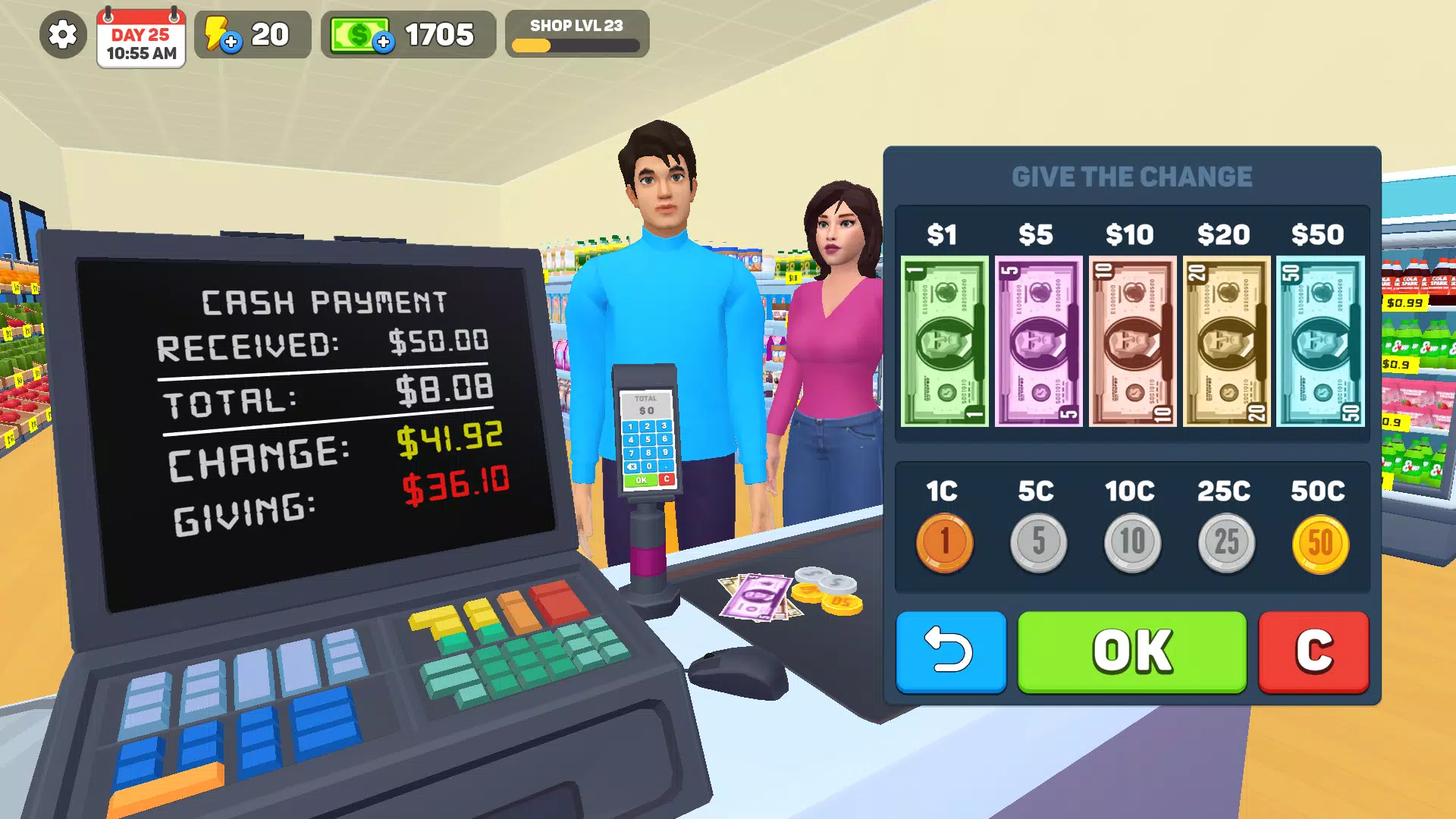The width and height of the screenshot is (1456, 819).
Task: Open the settings gear menu
Action: tap(61, 33)
